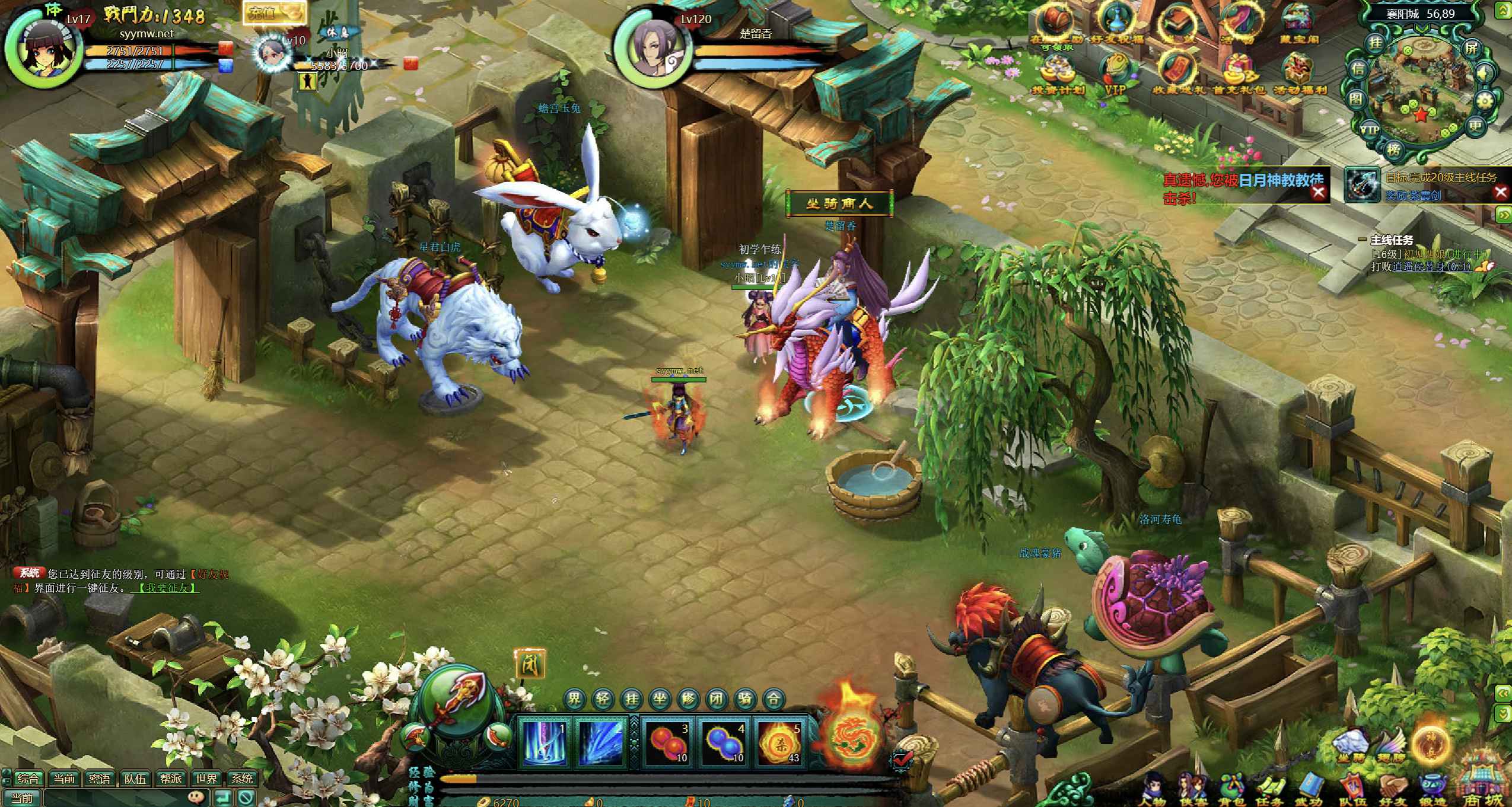Use the blue potion in slot 4
1512x807 pixels.
(723, 741)
